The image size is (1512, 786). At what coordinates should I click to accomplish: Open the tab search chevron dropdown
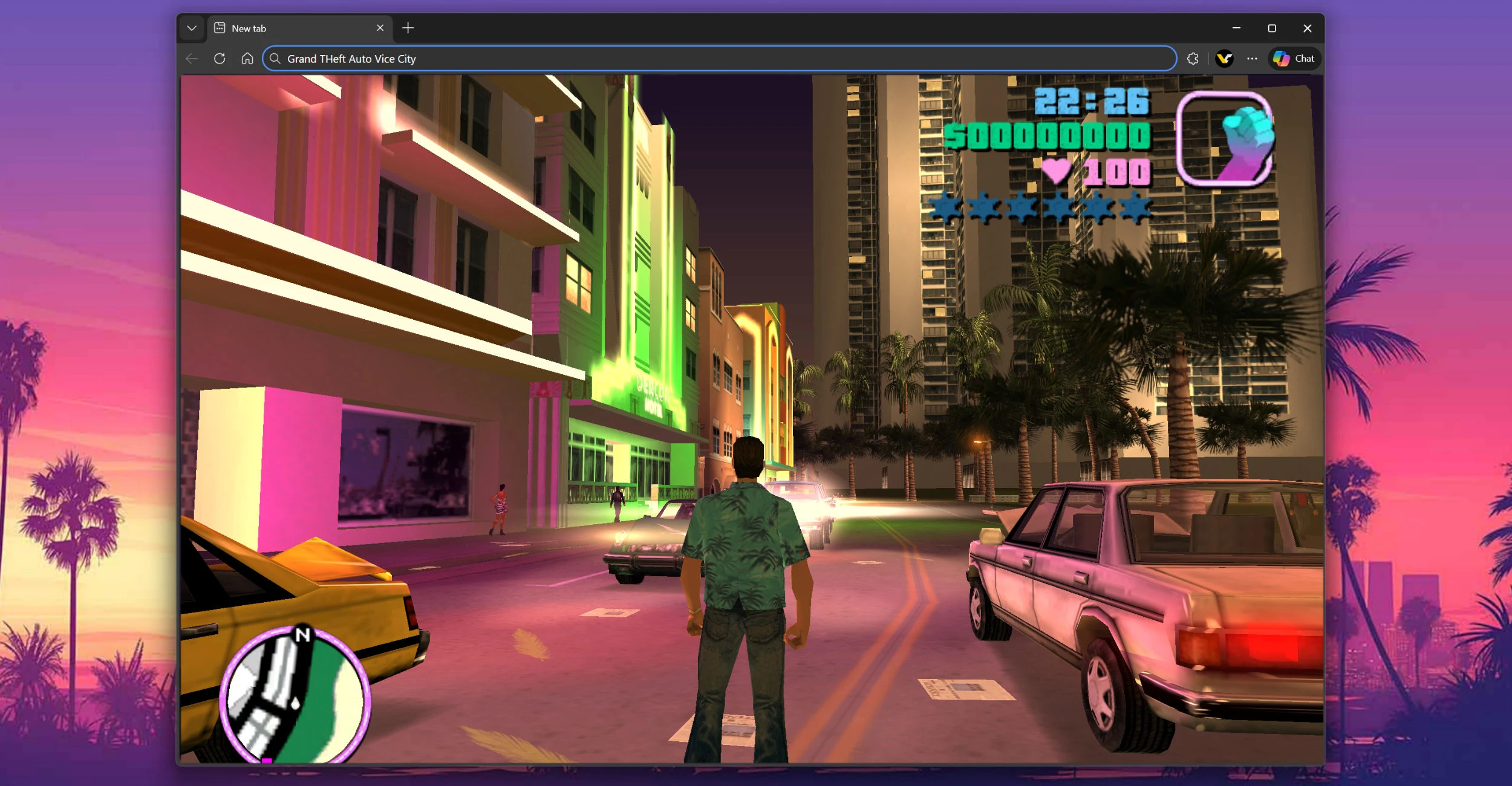(192, 28)
